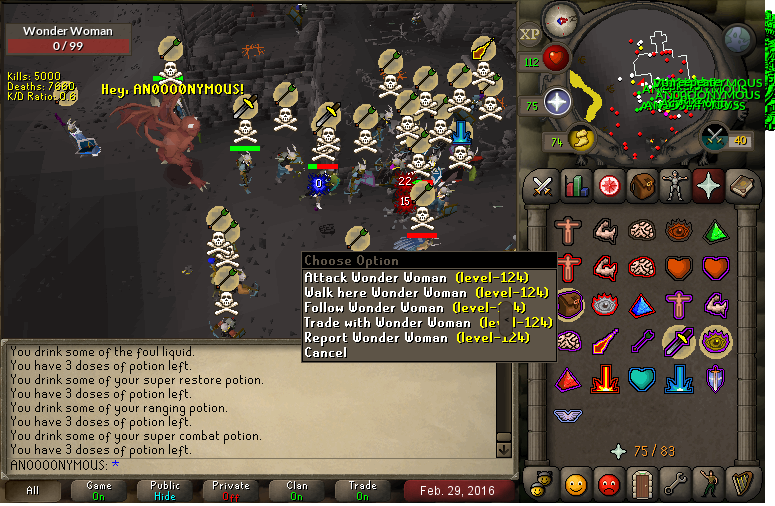Activate the special attack orb
775x506 pixels.
[715, 137]
